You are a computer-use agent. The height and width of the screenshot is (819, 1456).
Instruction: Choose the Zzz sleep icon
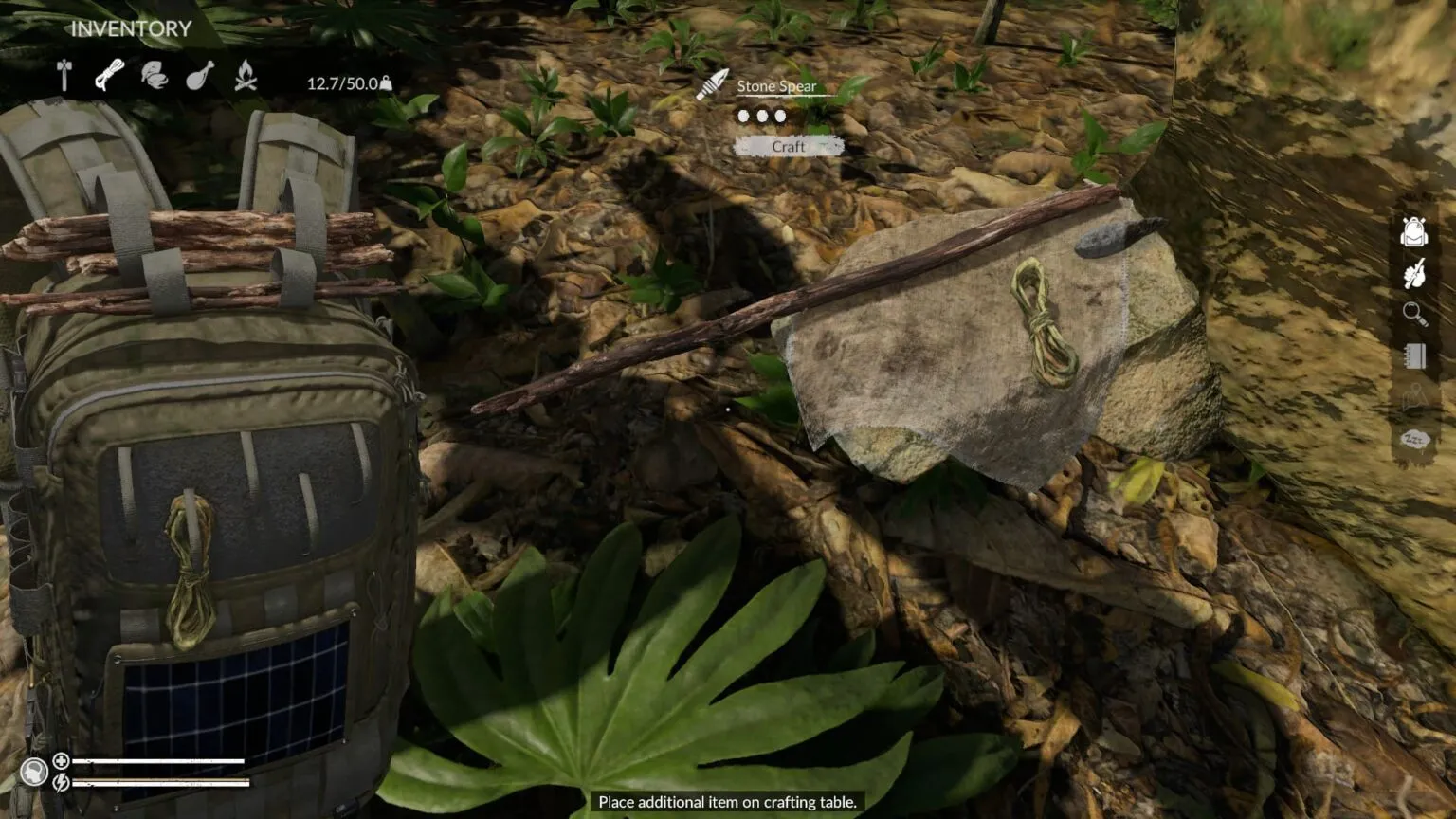pos(1413,439)
